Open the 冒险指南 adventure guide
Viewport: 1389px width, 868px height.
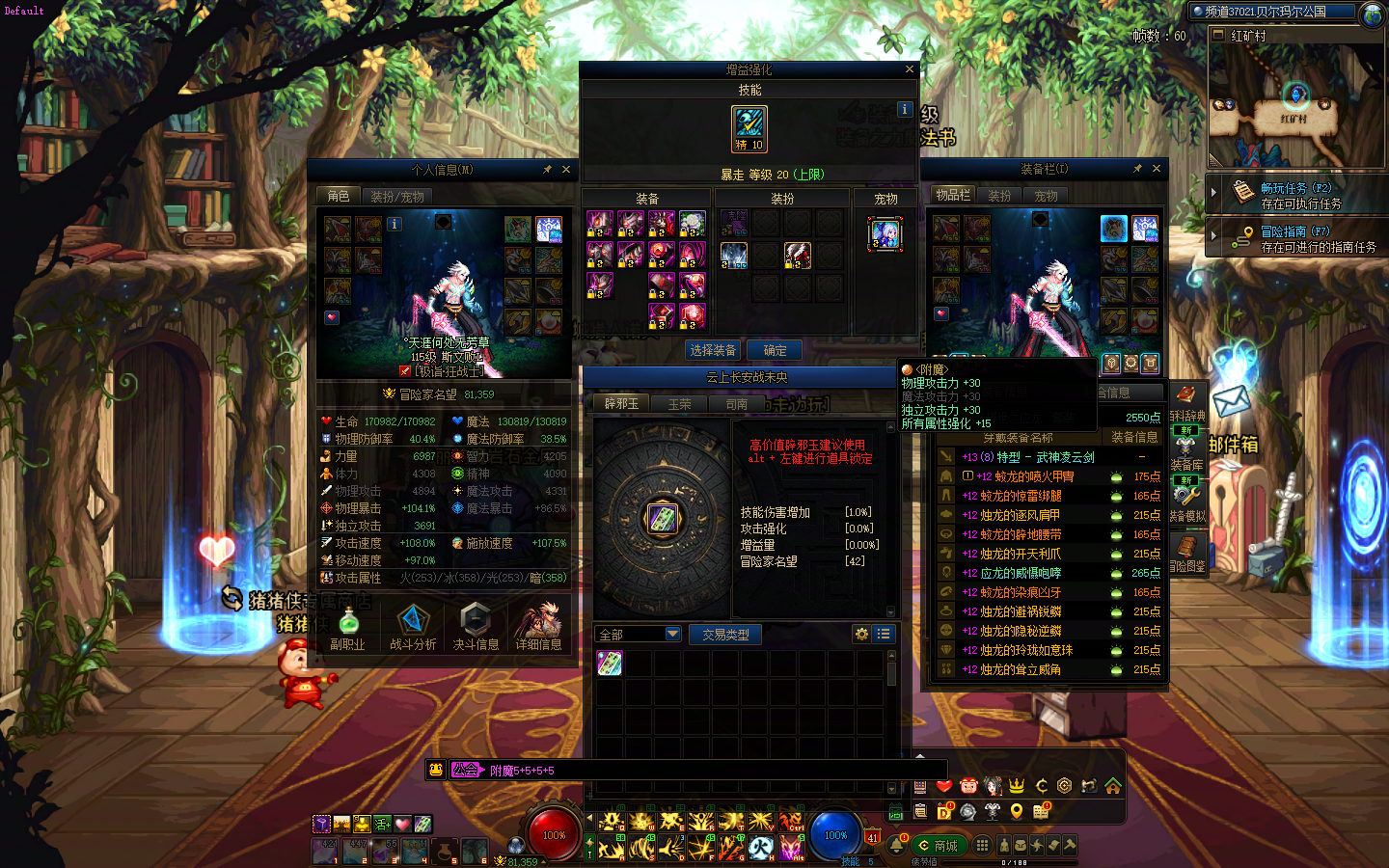(x=1295, y=238)
